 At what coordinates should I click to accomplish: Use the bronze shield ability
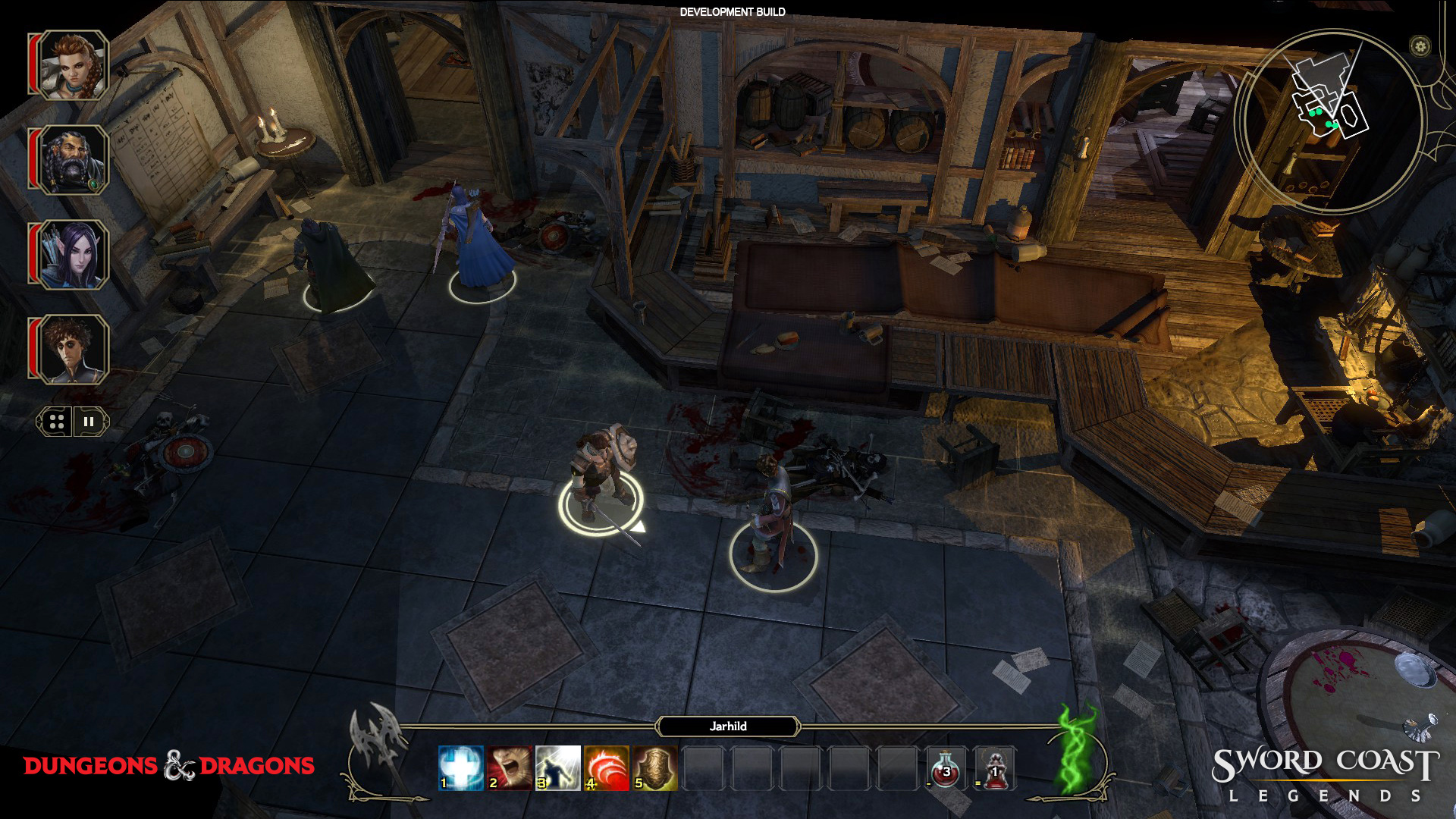pos(654,767)
